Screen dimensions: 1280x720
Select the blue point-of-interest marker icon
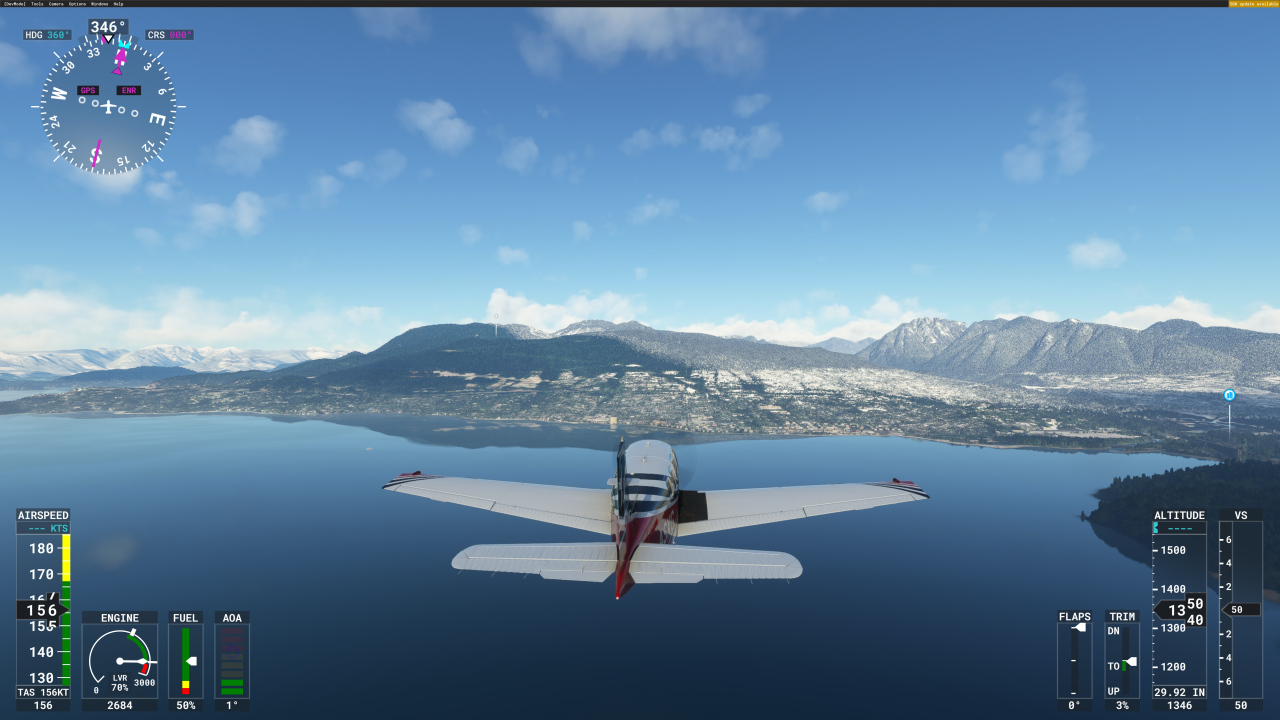coord(1229,395)
